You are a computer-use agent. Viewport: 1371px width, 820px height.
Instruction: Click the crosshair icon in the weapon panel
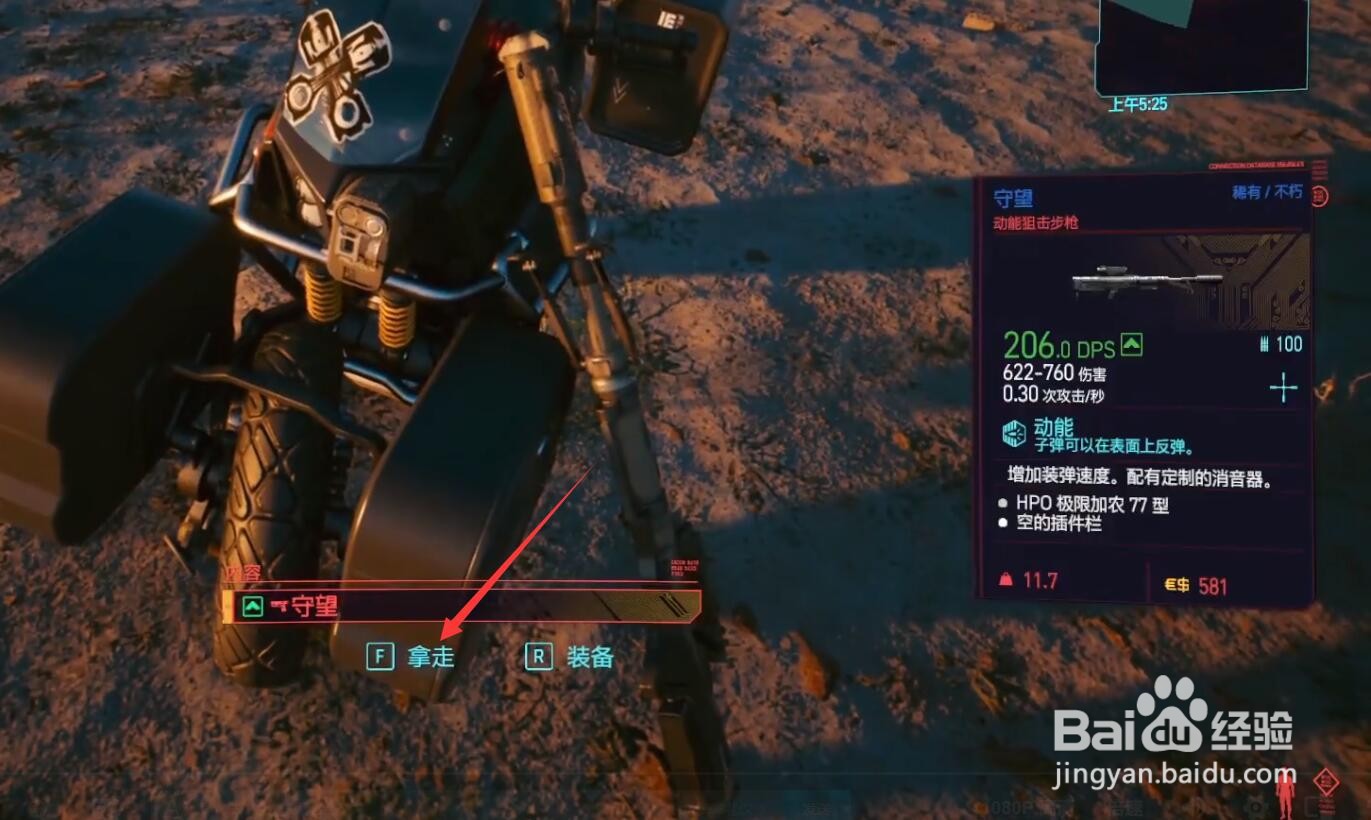click(1284, 385)
